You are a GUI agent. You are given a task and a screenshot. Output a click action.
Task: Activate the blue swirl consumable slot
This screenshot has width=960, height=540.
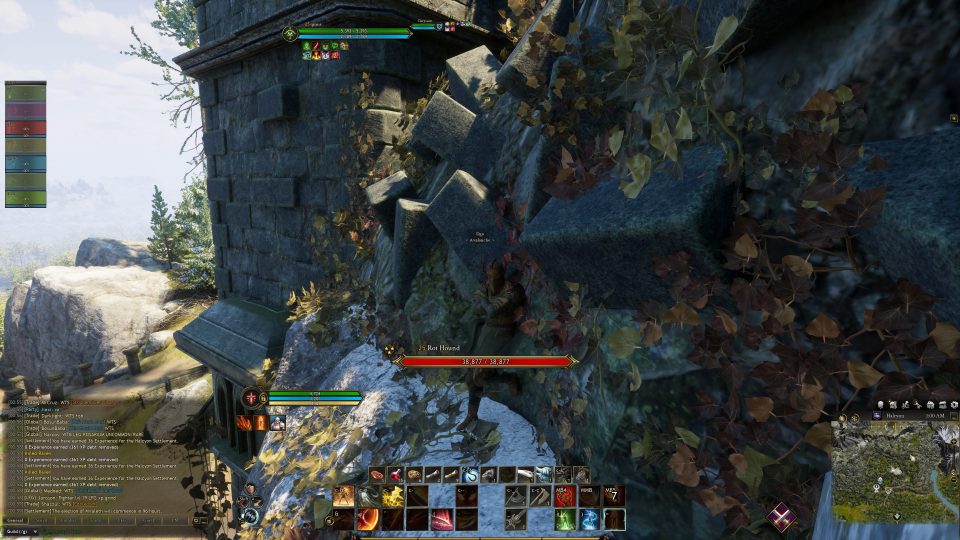(469, 474)
